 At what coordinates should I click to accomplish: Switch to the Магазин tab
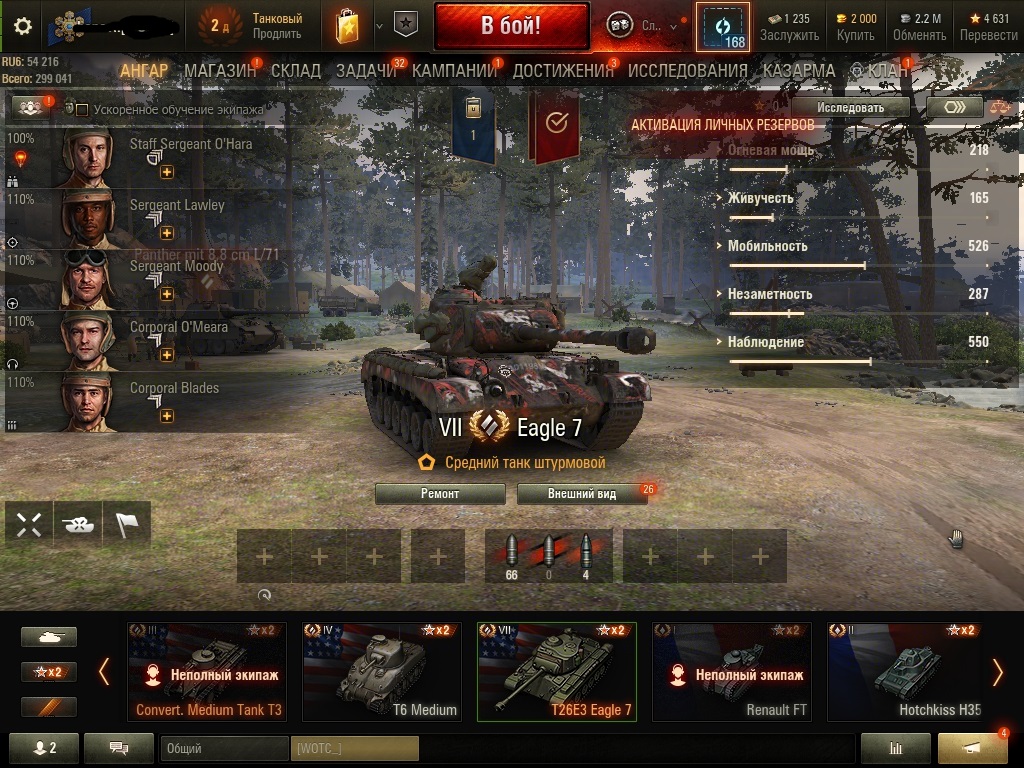pos(220,71)
